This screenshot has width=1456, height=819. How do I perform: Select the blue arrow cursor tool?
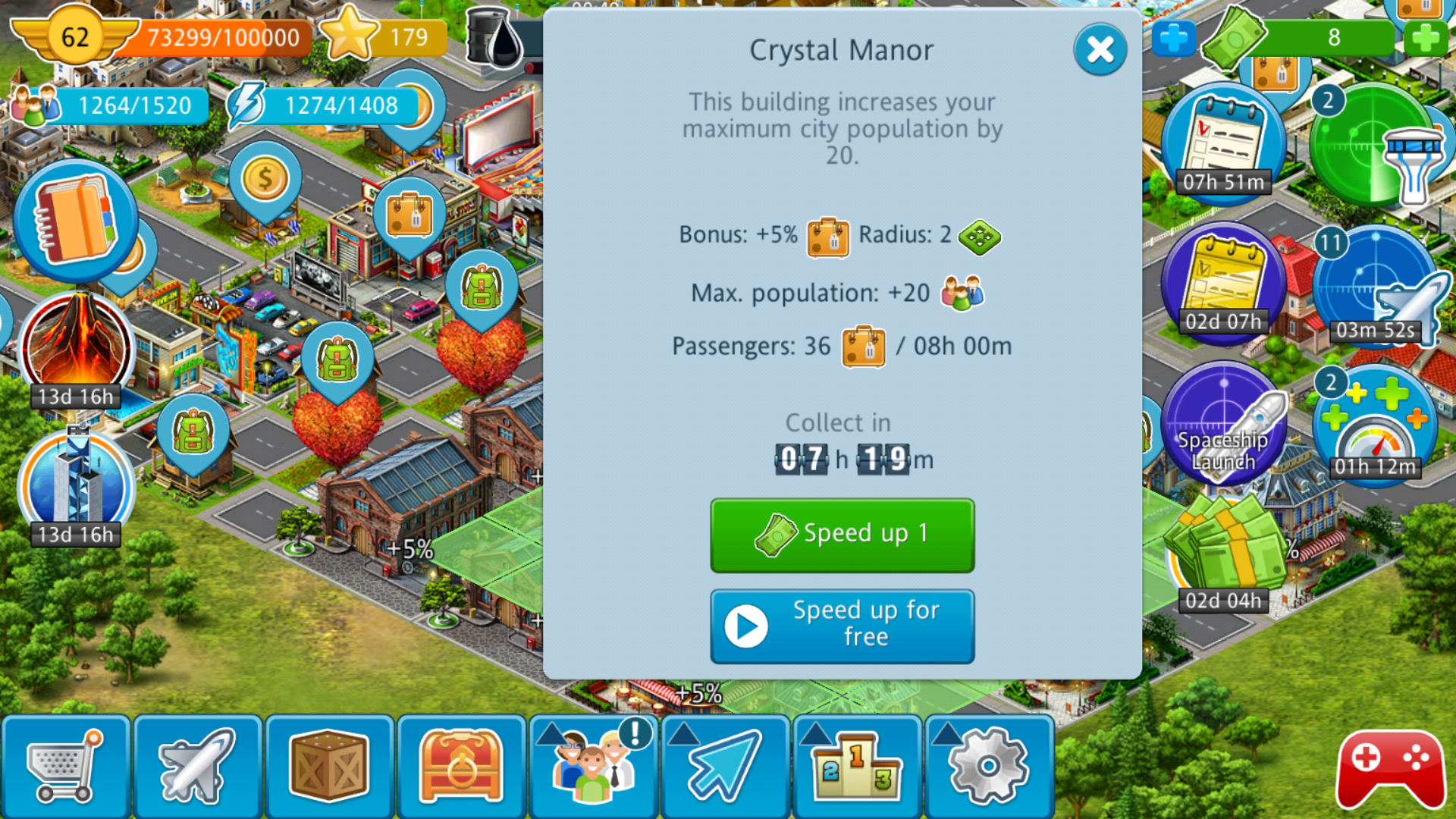(x=725, y=767)
